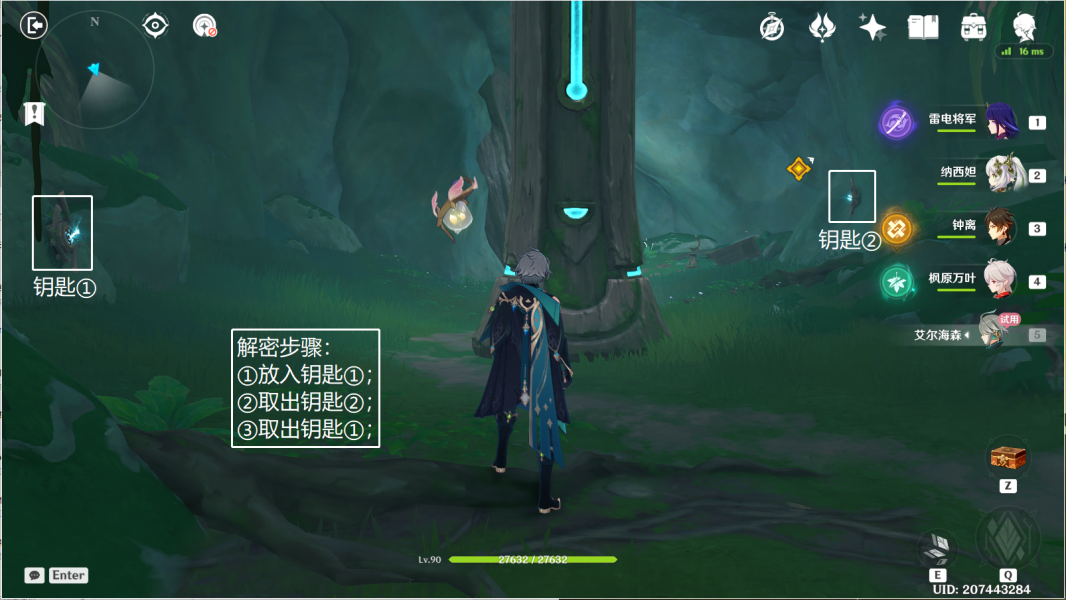The width and height of the screenshot is (1066, 600).
Task: Open the quest marker with exclamation mark
Action: coord(35,113)
